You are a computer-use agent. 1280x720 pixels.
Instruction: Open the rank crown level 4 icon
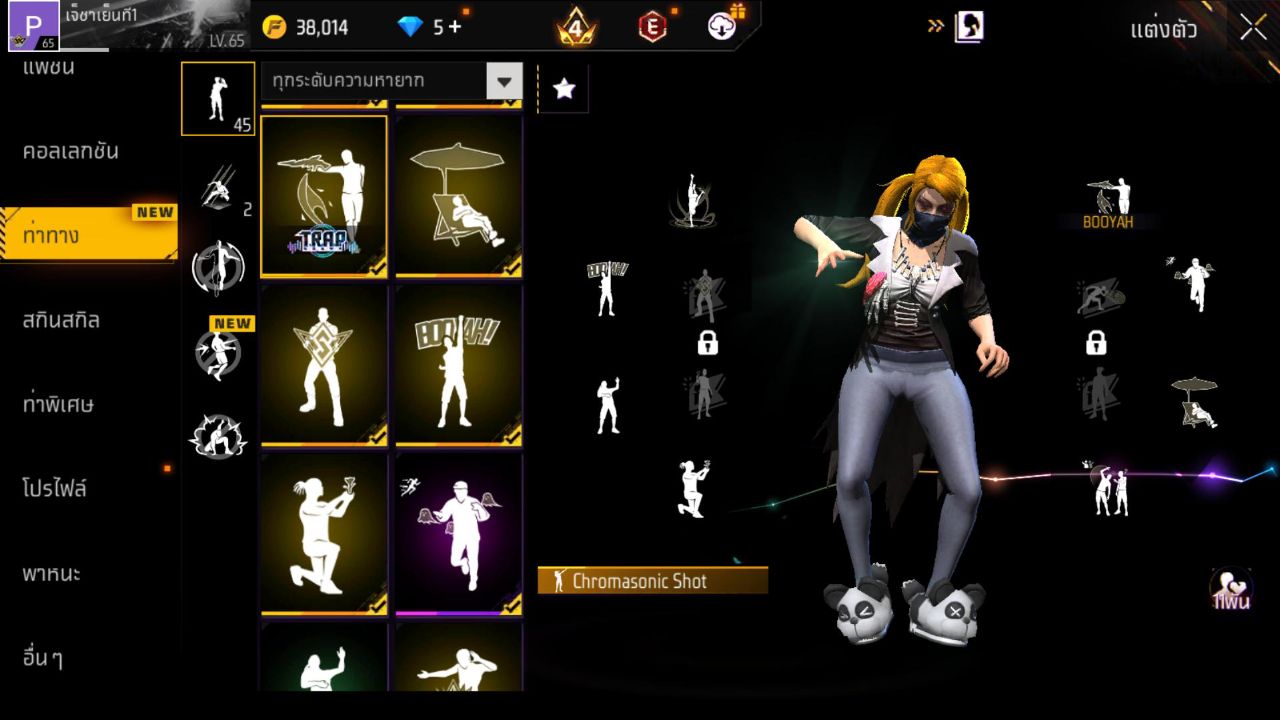pos(572,27)
